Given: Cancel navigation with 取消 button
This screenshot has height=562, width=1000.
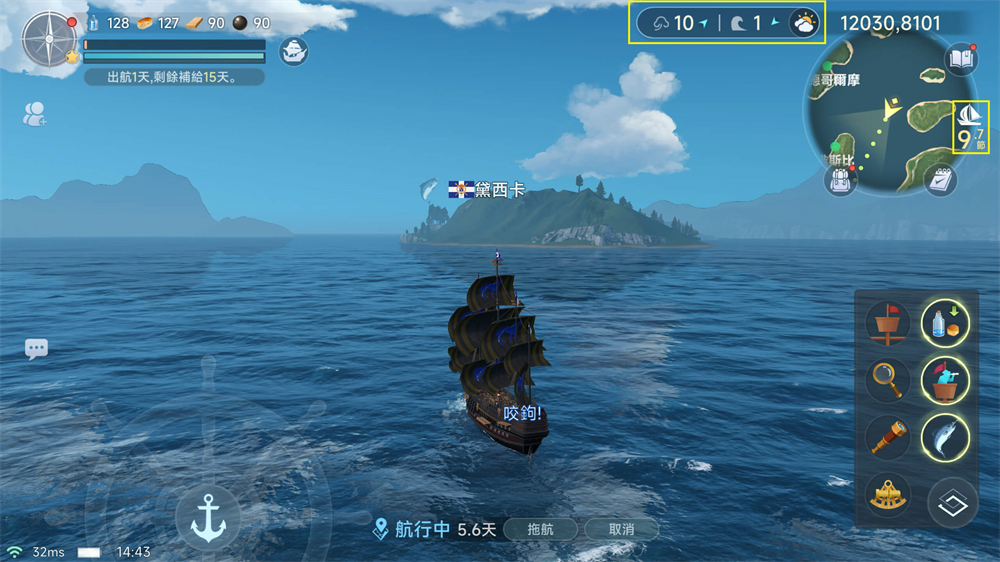Looking at the screenshot, I should 621,529.
